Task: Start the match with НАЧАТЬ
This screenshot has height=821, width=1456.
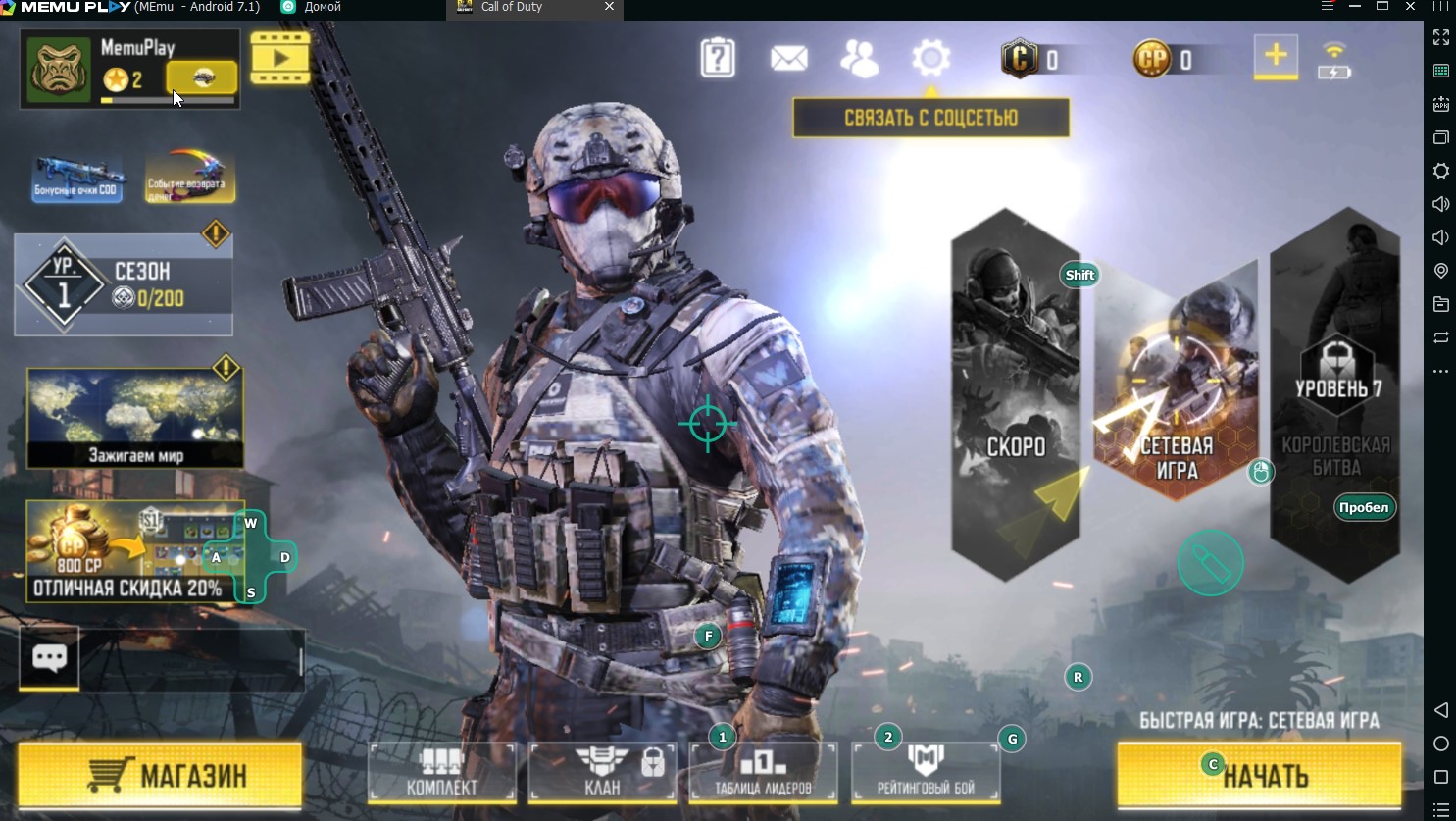Action: 1259,775
